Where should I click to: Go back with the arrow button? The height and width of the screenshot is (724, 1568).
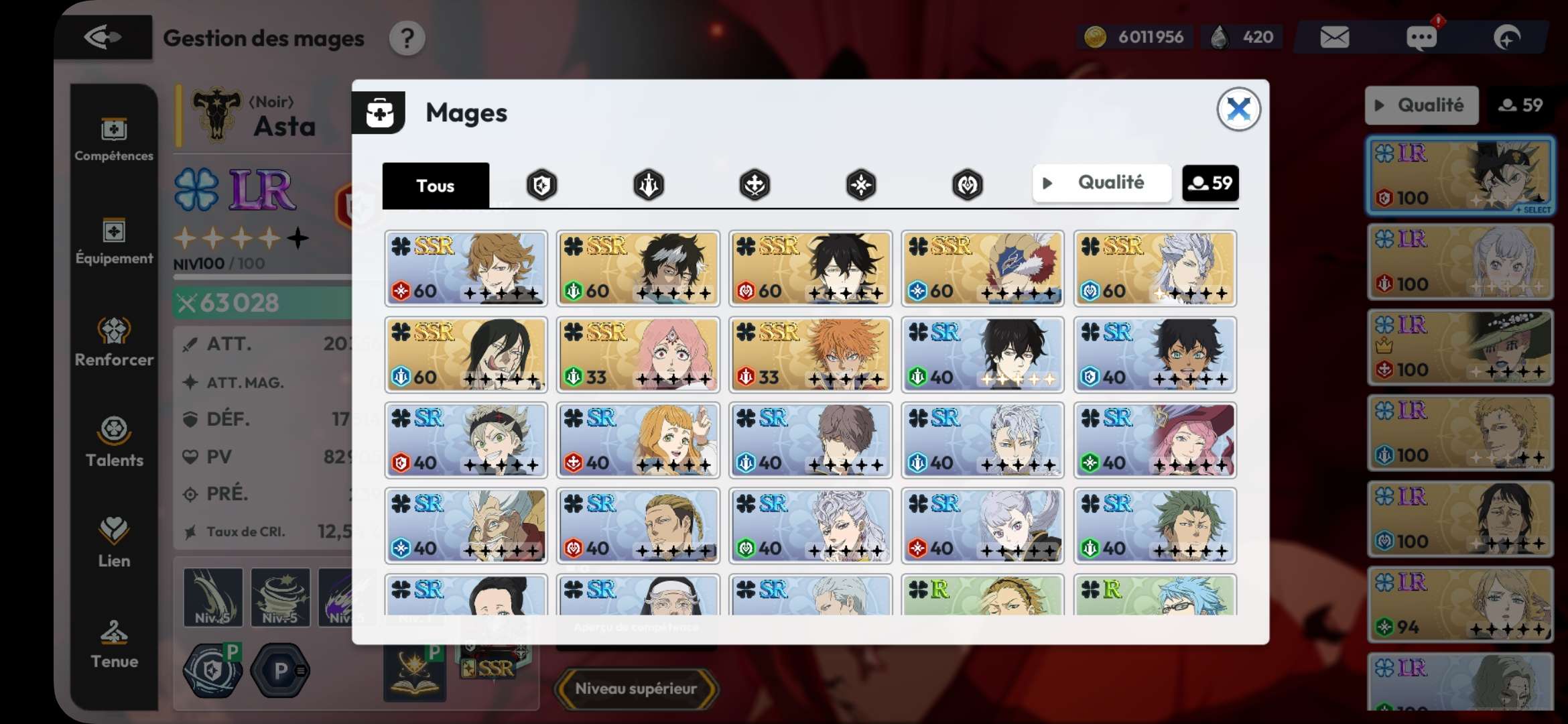coord(103,37)
